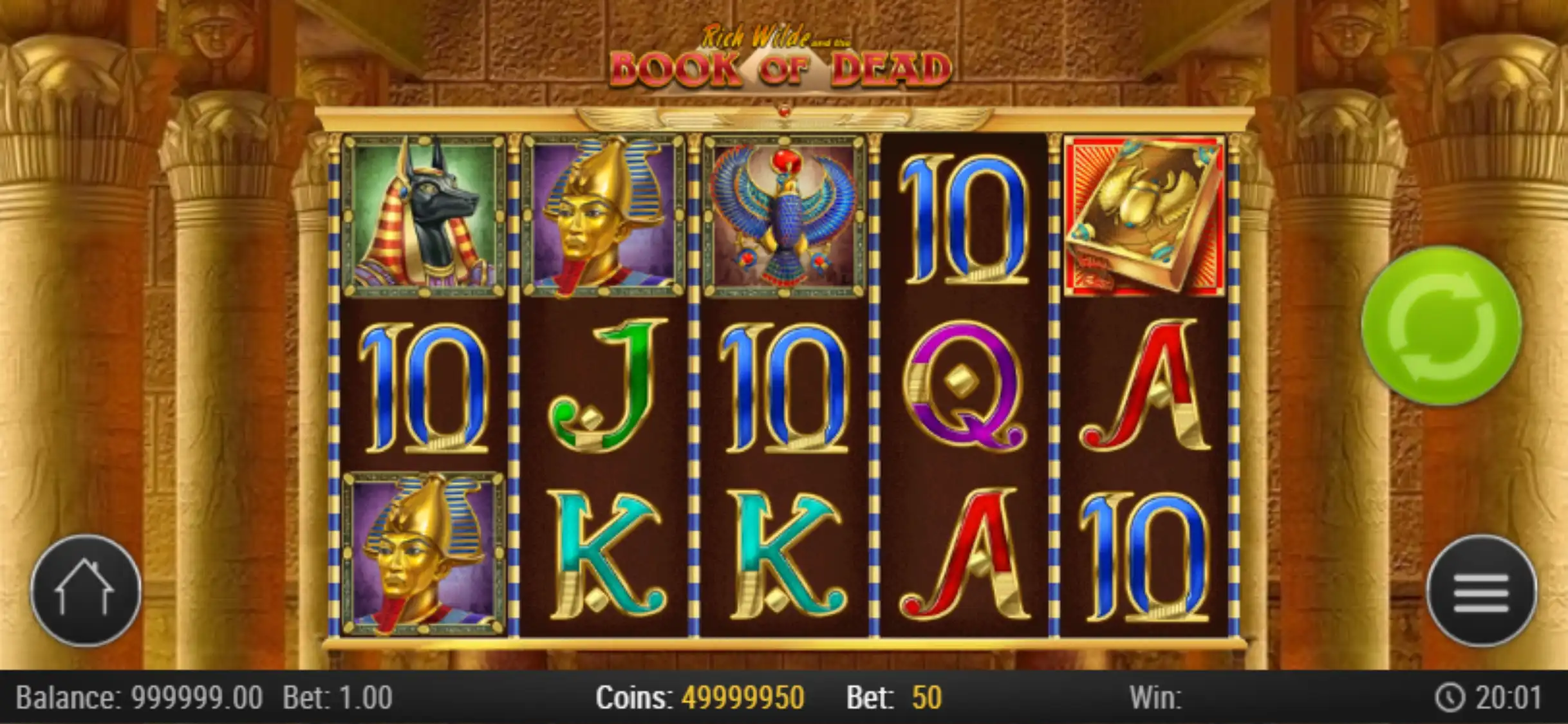Go to the home lobby
Screen dimensions: 1568x724
86,591
